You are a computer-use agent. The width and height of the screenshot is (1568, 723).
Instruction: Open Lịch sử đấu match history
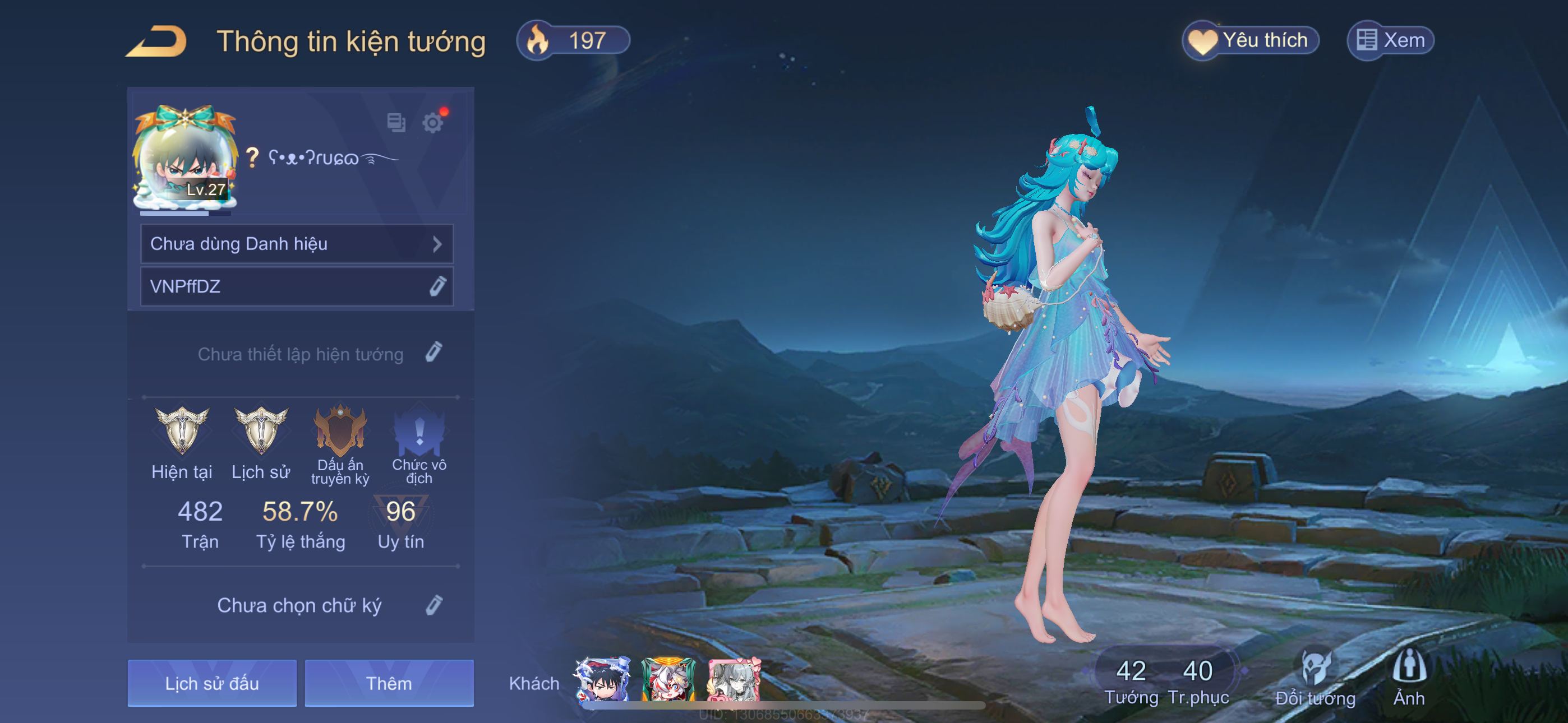pos(212,683)
